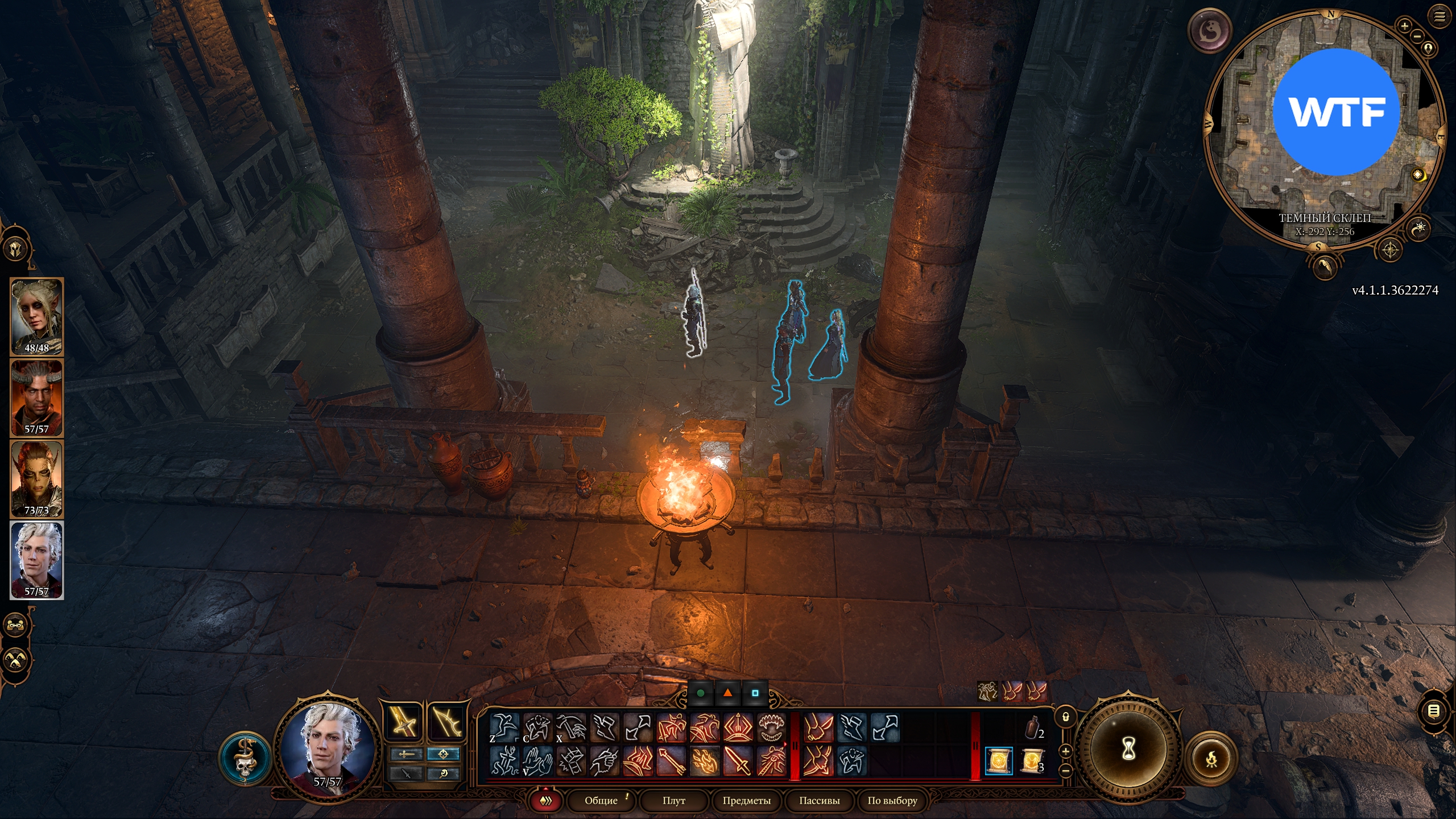The height and width of the screenshot is (819, 1456).
Task: Show the Предметы hotbar tab
Action: tap(746, 800)
